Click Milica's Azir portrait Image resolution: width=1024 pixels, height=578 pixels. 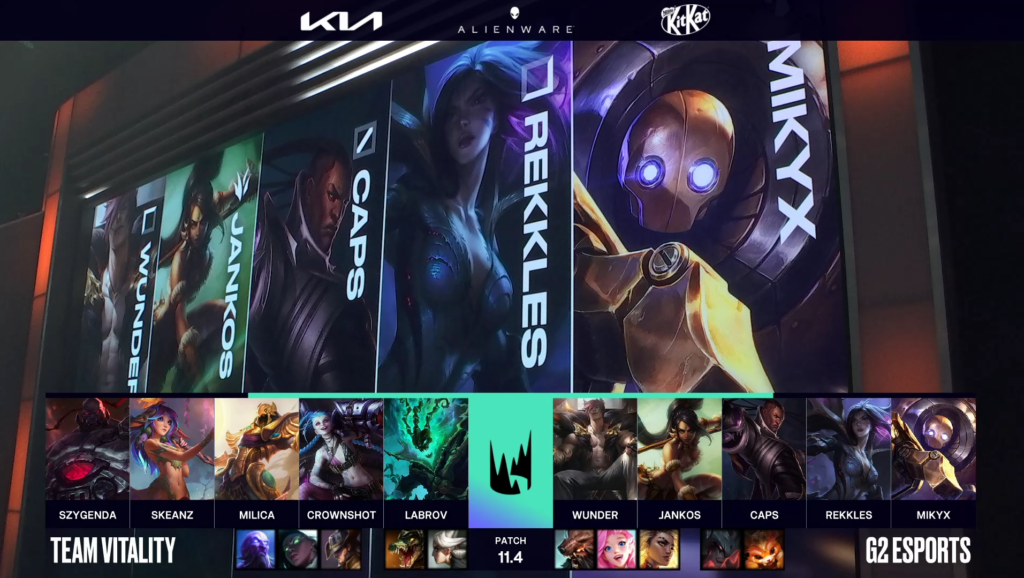pyautogui.click(x=256, y=449)
